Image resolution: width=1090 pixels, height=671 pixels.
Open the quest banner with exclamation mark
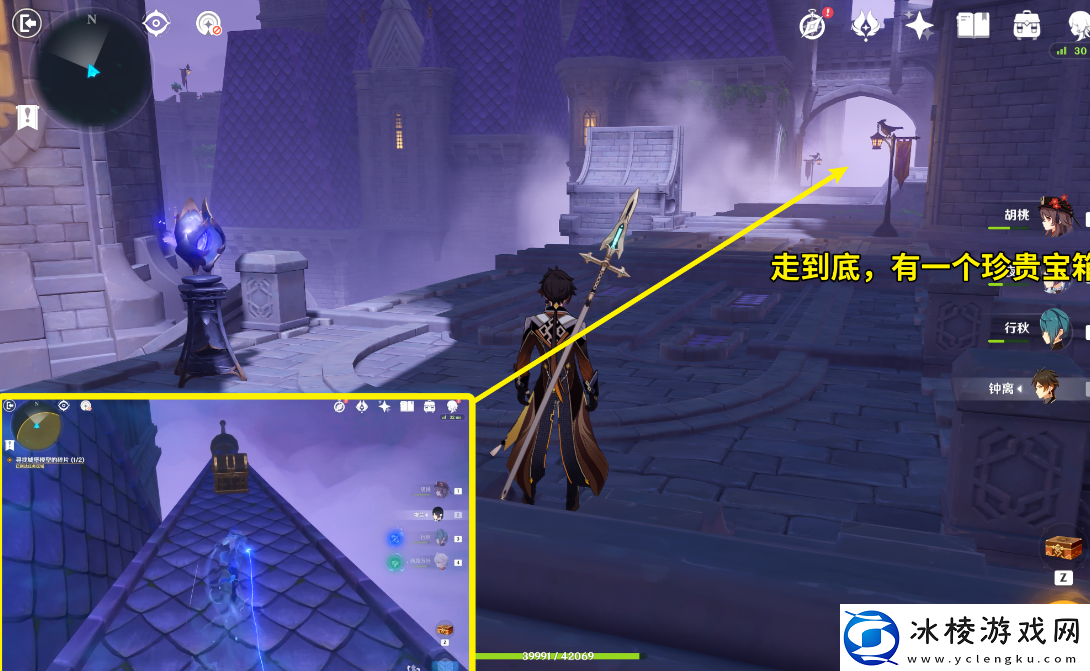click(27, 117)
